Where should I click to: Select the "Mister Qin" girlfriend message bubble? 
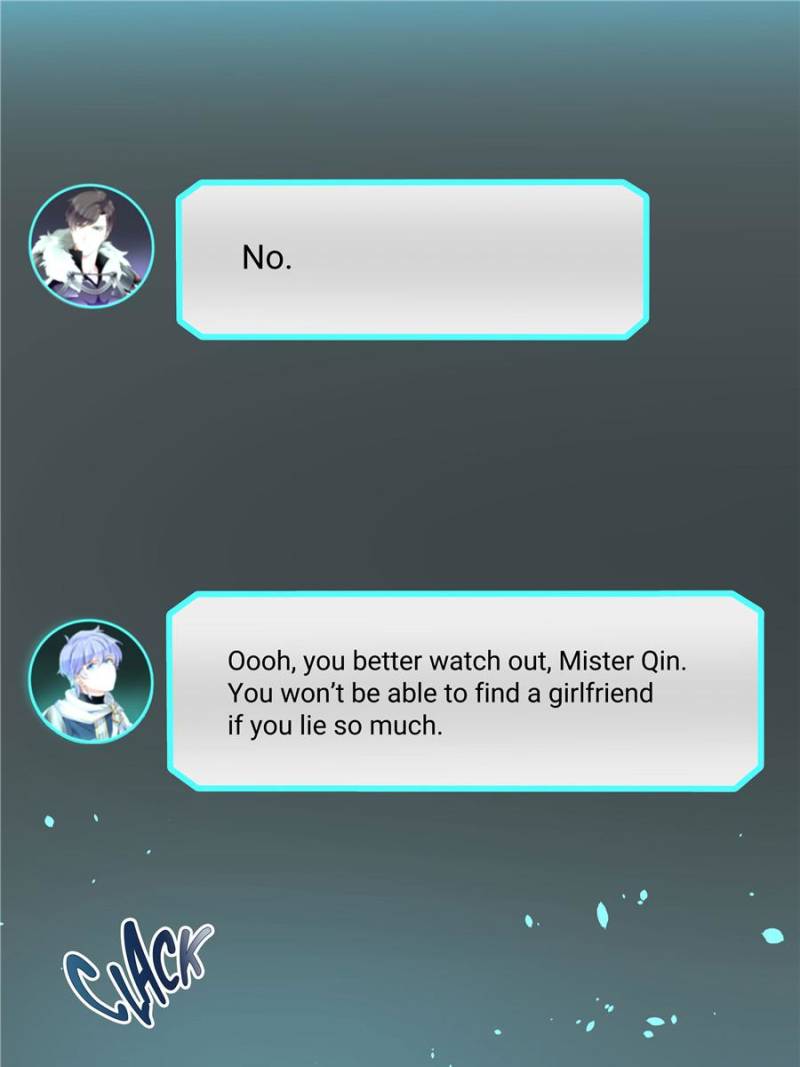click(464, 691)
